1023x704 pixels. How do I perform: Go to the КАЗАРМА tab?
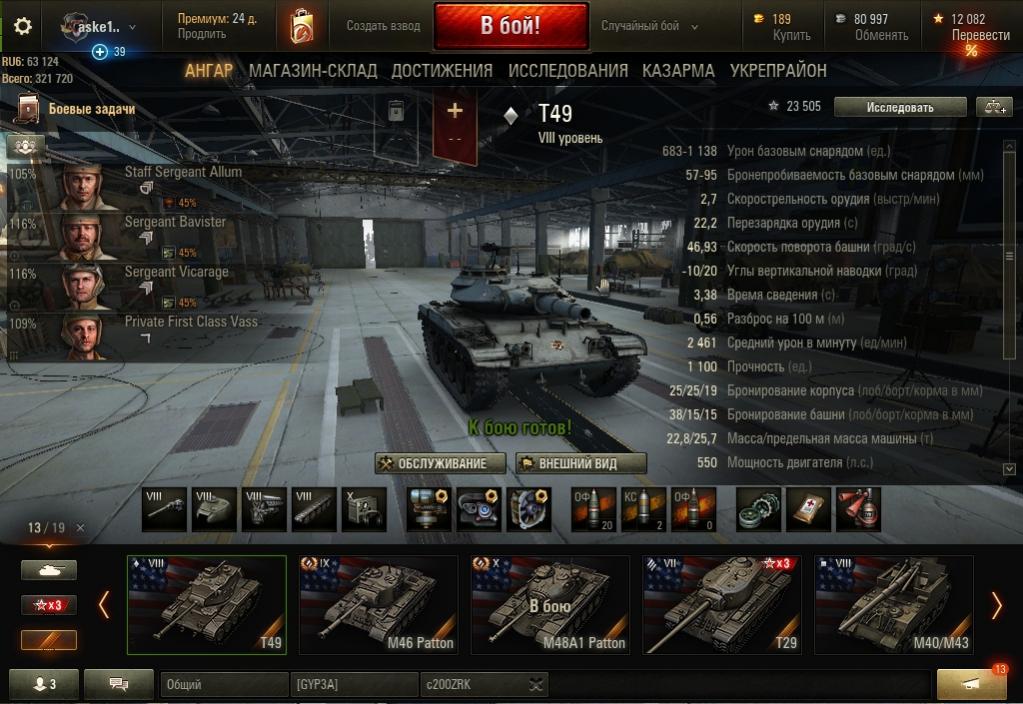[678, 71]
